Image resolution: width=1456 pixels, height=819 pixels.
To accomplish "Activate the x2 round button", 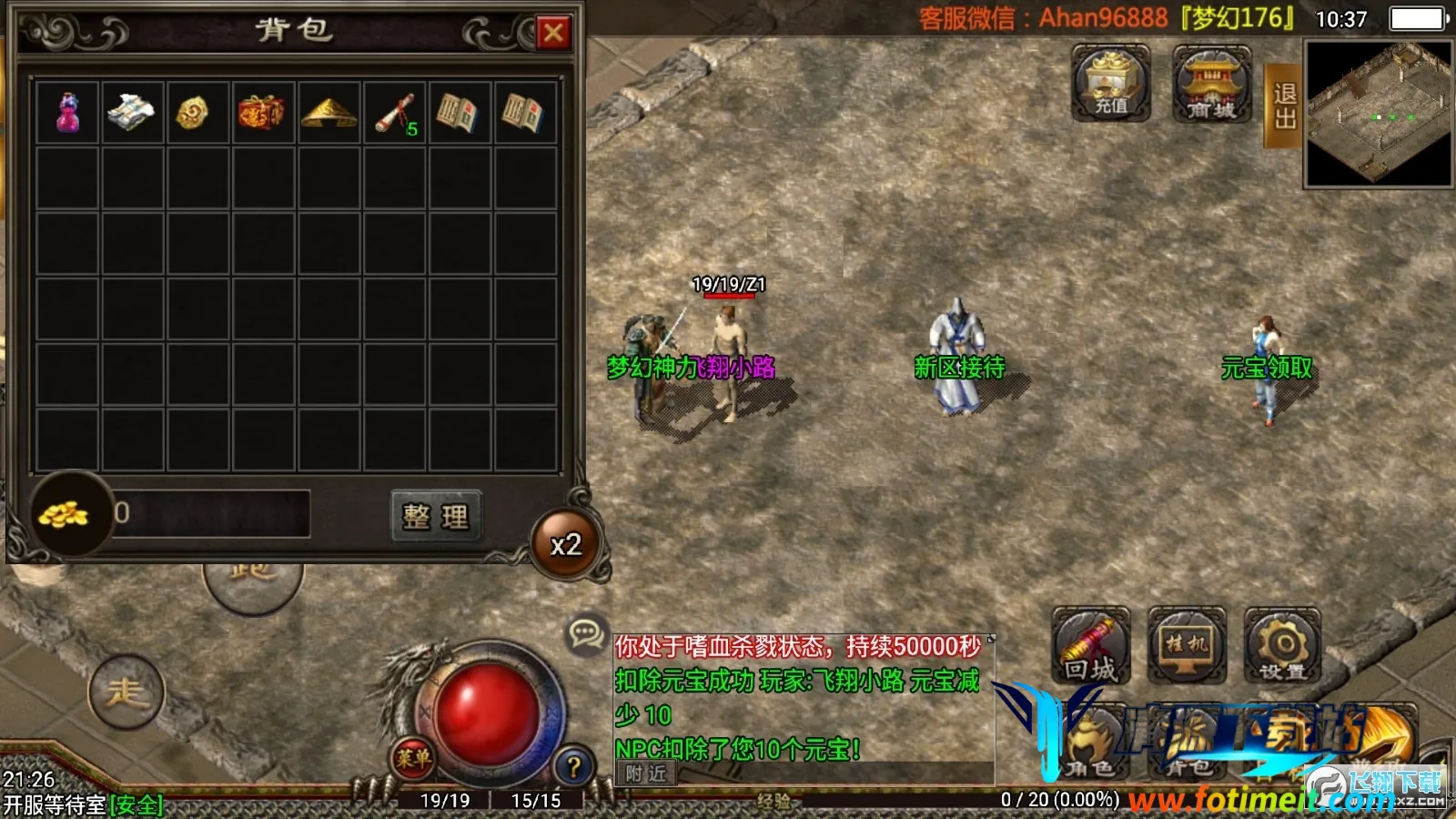I will point(566,545).
